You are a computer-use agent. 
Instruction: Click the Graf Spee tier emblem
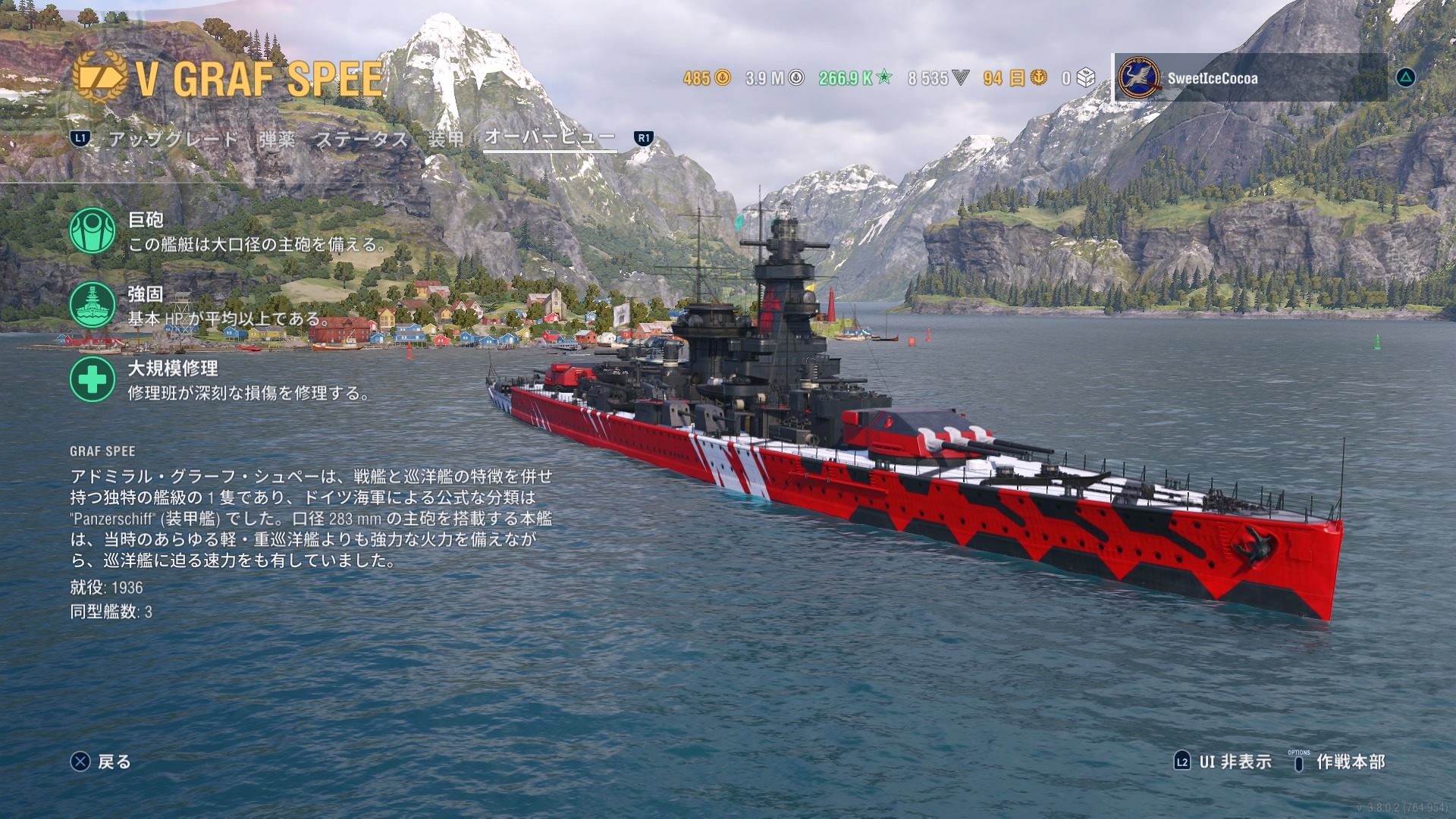click(99, 77)
